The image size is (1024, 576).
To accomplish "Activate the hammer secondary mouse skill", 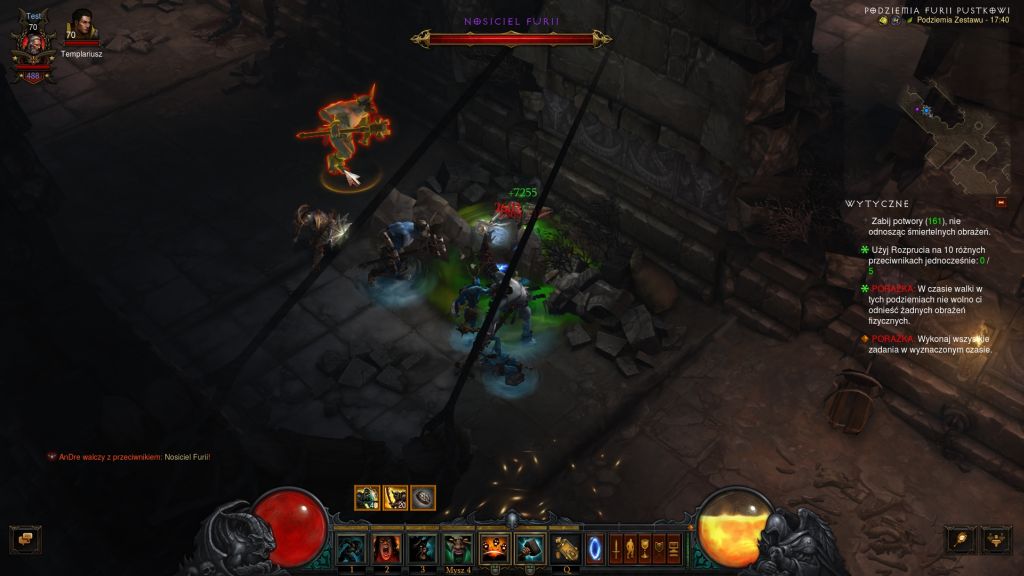I will coord(530,548).
